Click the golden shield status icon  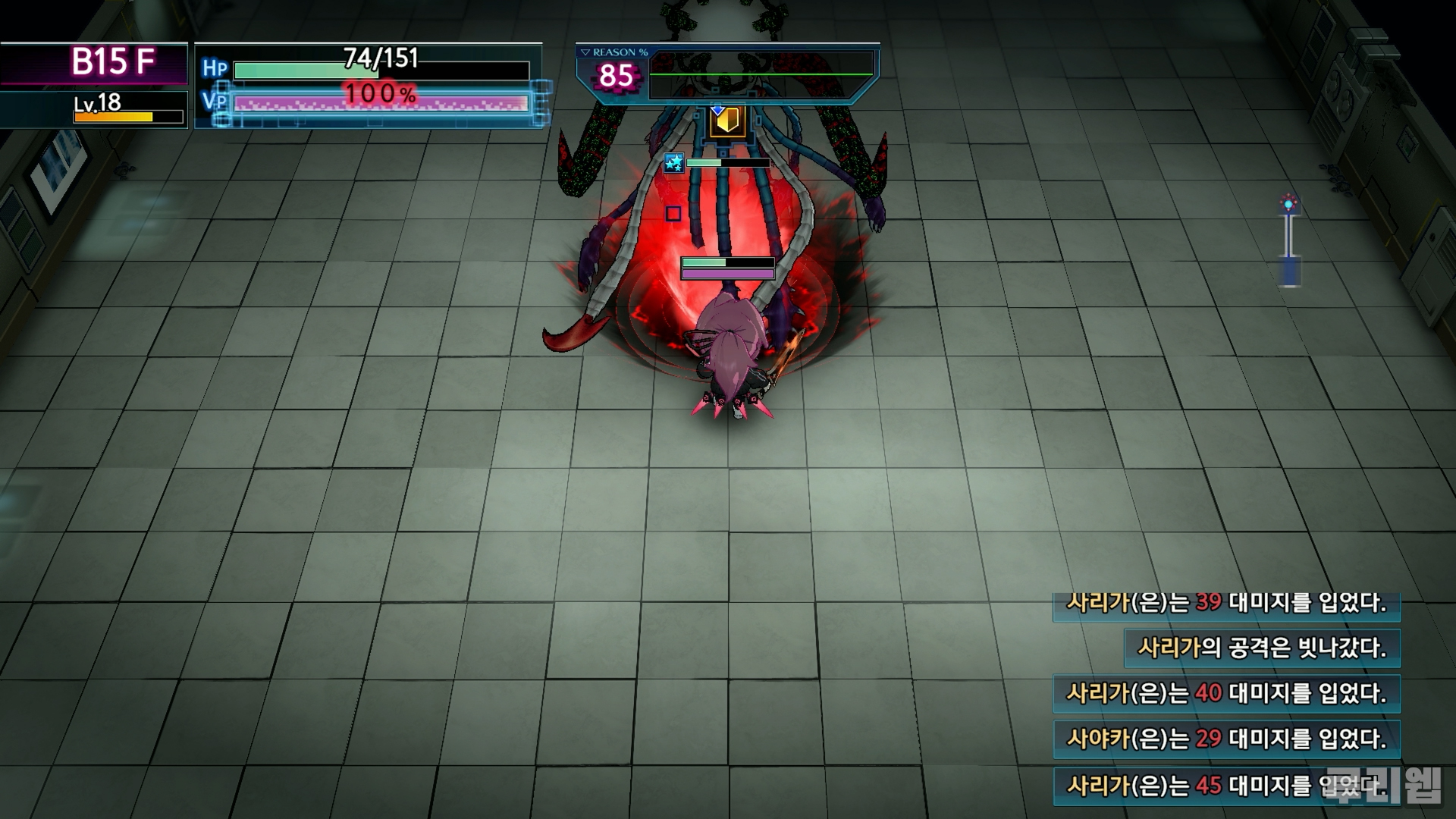click(x=727, y=122)
